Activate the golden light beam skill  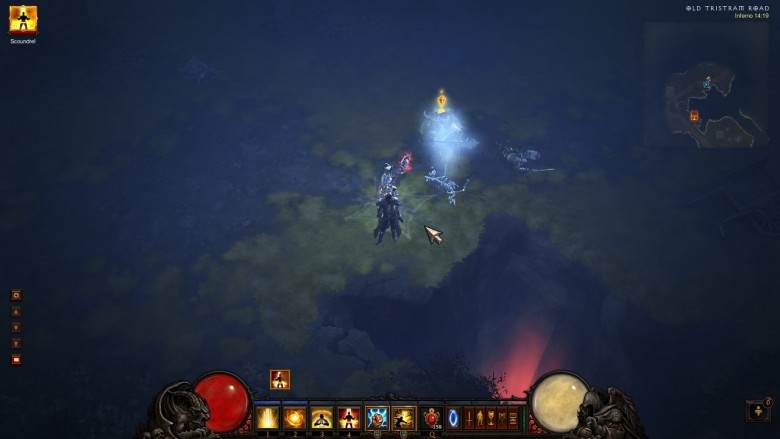click(x=268, y=417)
